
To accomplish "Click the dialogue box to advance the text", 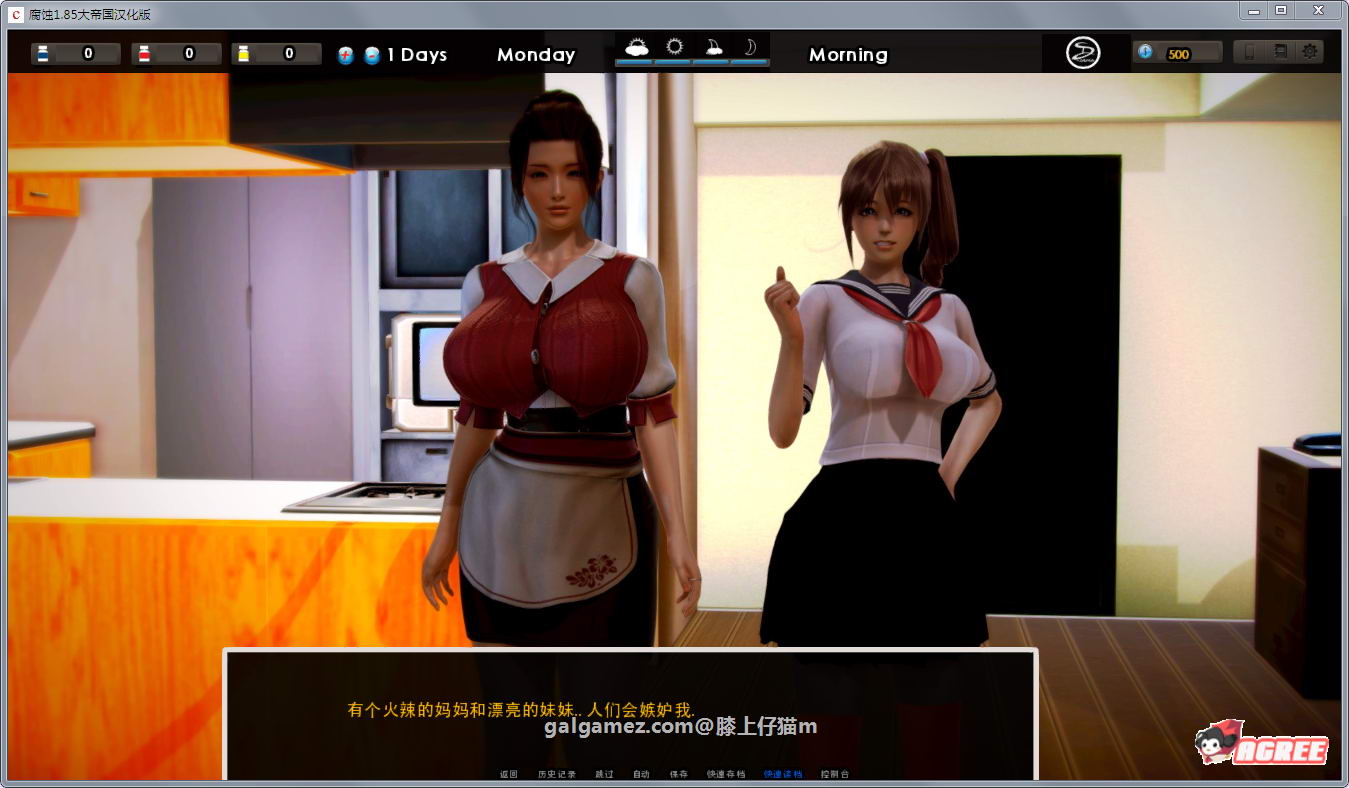I will 630,710.
